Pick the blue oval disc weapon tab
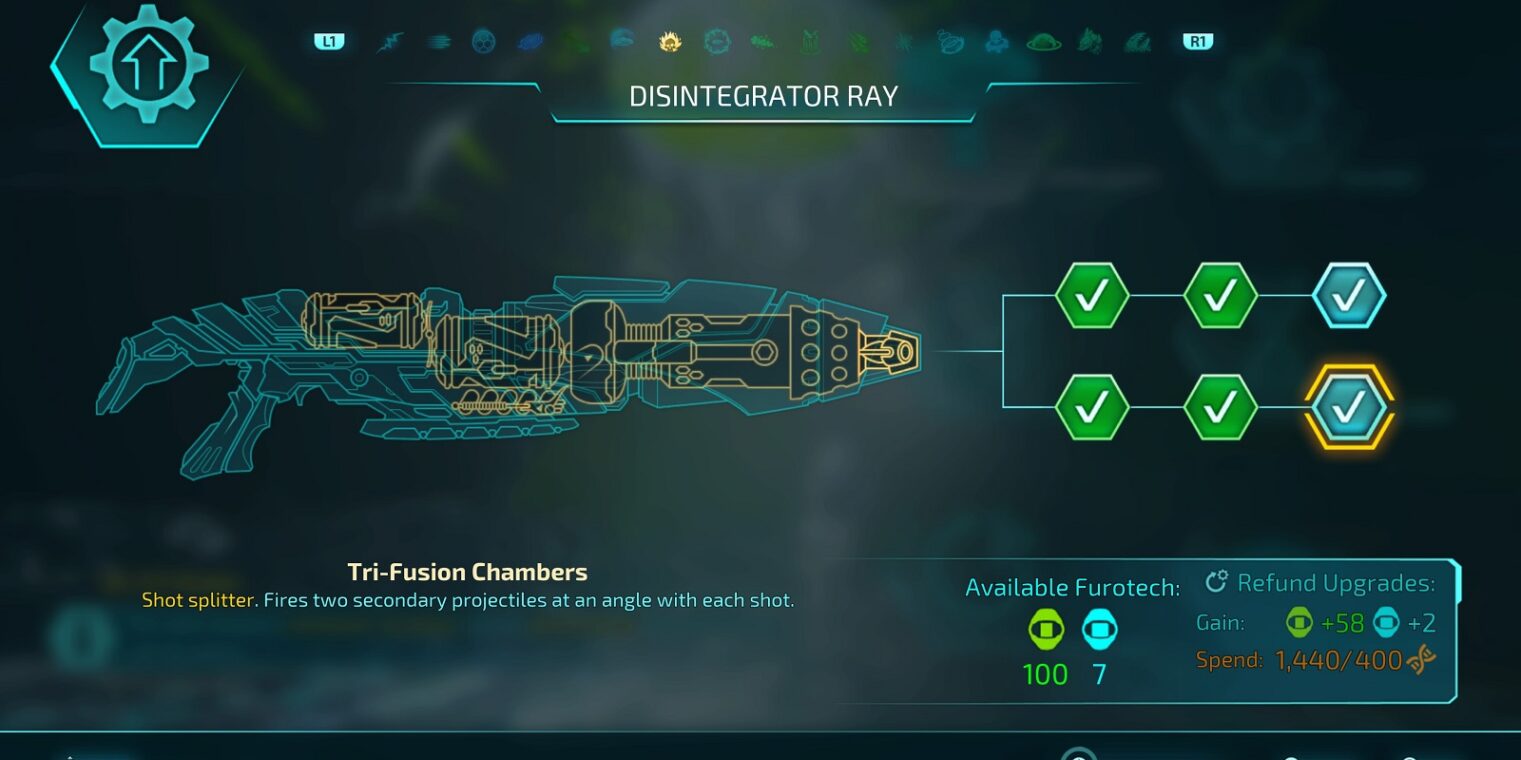1521x760 pixels. coord(529,42)
